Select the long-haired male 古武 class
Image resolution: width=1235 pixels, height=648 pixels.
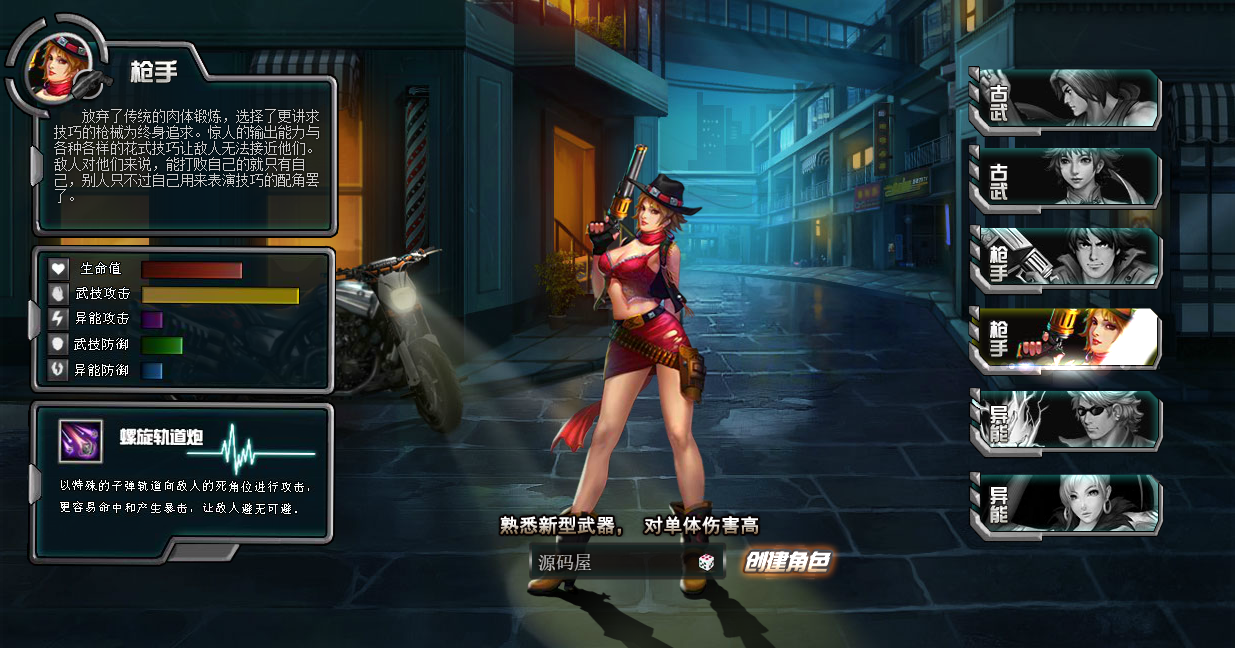point(1065,100)
